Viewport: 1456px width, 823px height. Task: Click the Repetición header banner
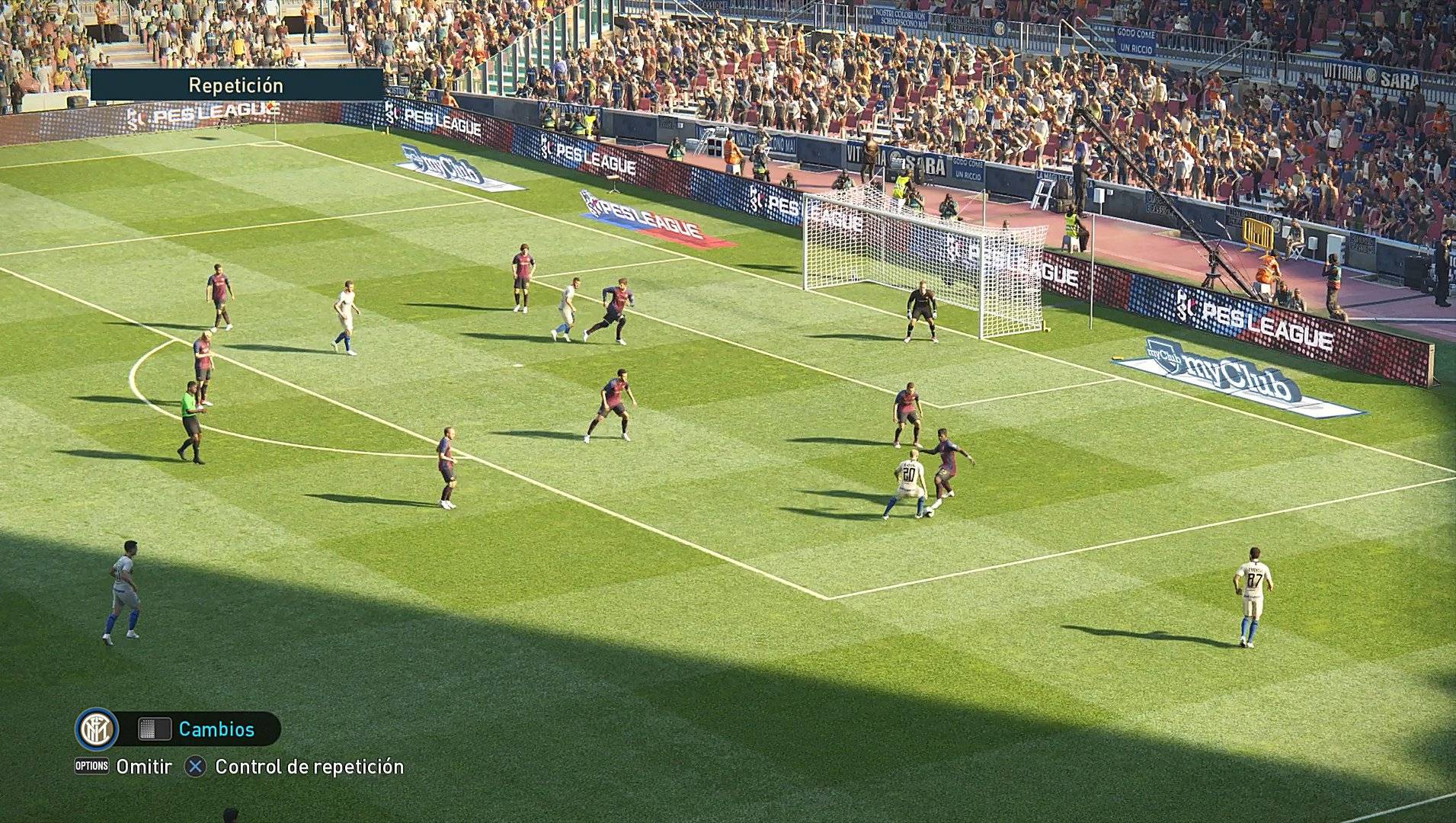coord(238,85)
